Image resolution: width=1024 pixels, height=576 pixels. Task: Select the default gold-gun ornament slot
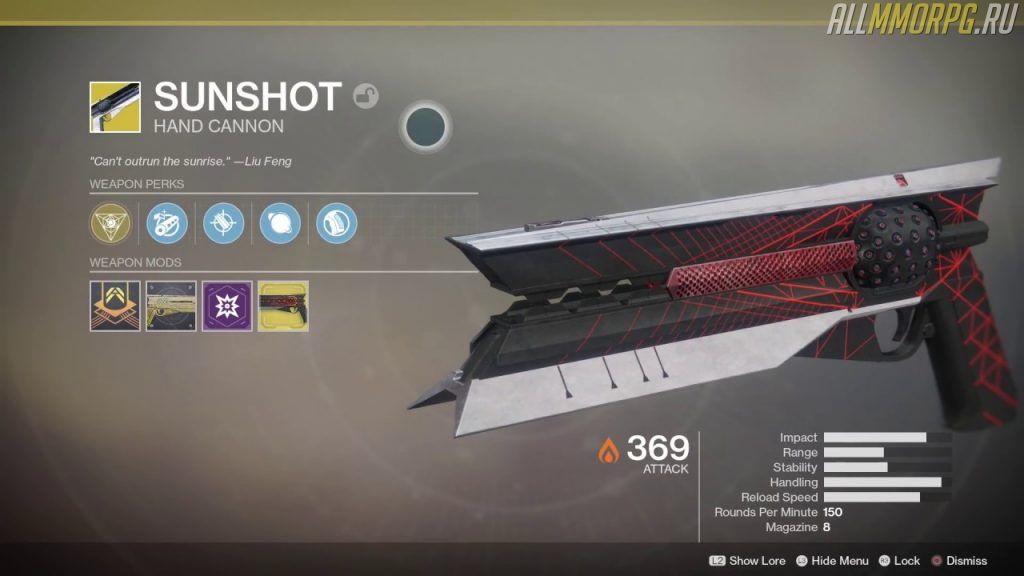(x=171, y=306)
